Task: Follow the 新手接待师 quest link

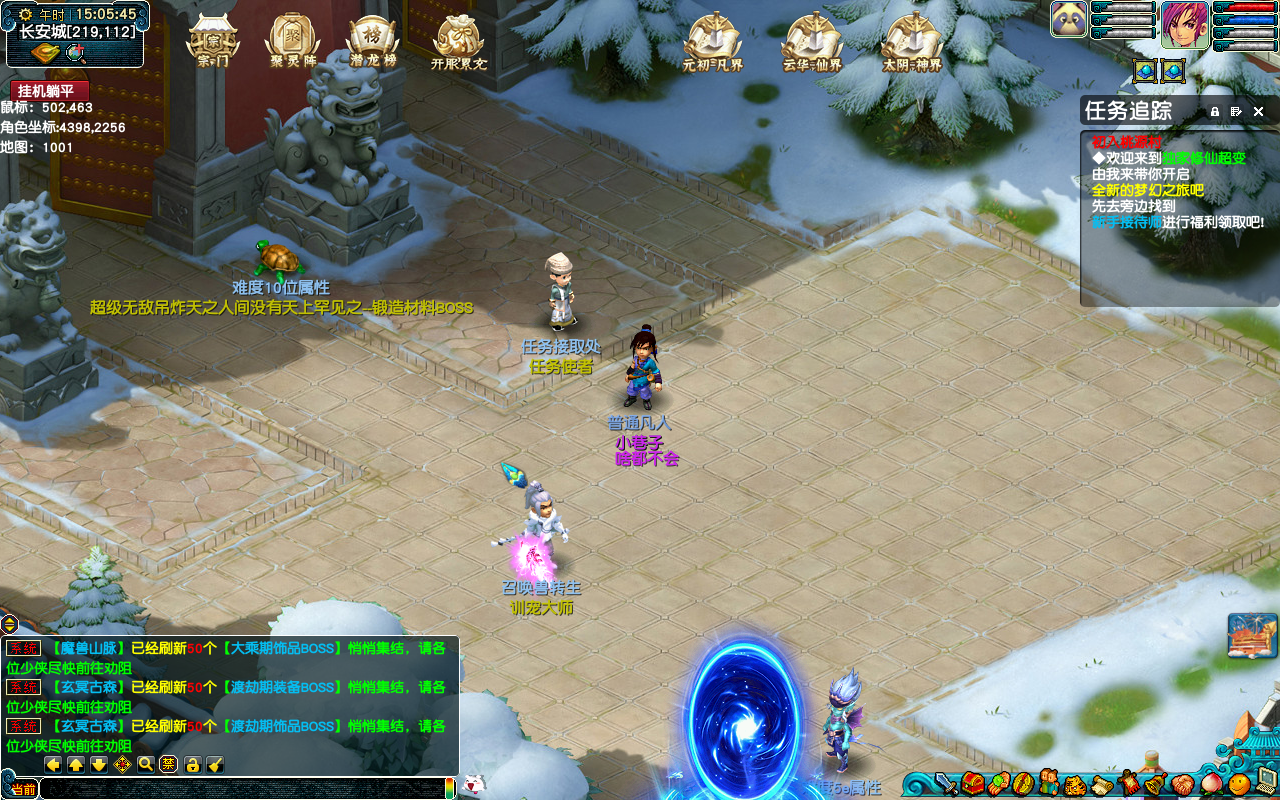Action: (1127, 222)
